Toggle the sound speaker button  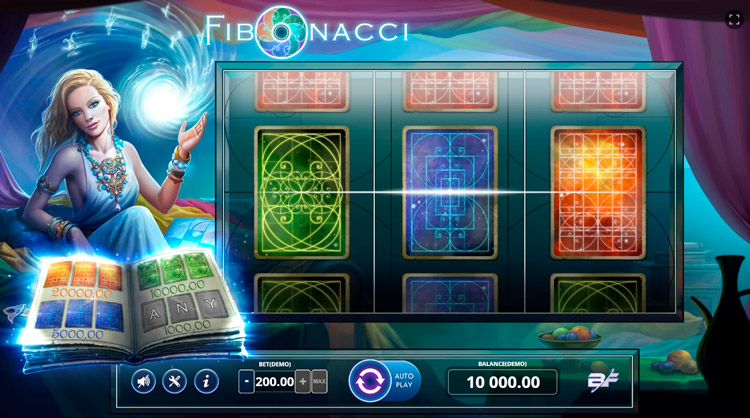point(144,381)
